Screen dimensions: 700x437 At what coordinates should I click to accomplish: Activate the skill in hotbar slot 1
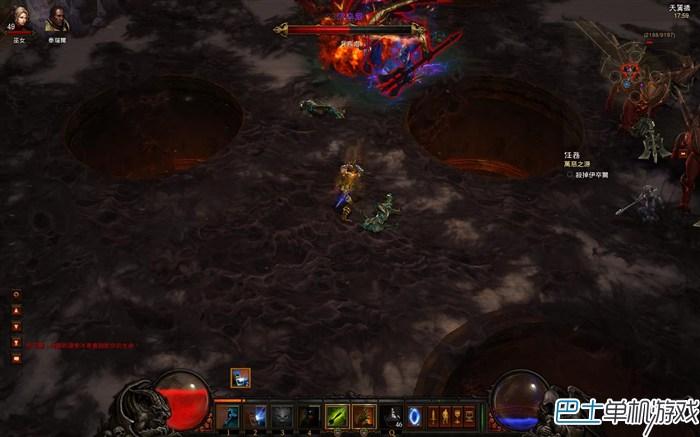(229, 415)
